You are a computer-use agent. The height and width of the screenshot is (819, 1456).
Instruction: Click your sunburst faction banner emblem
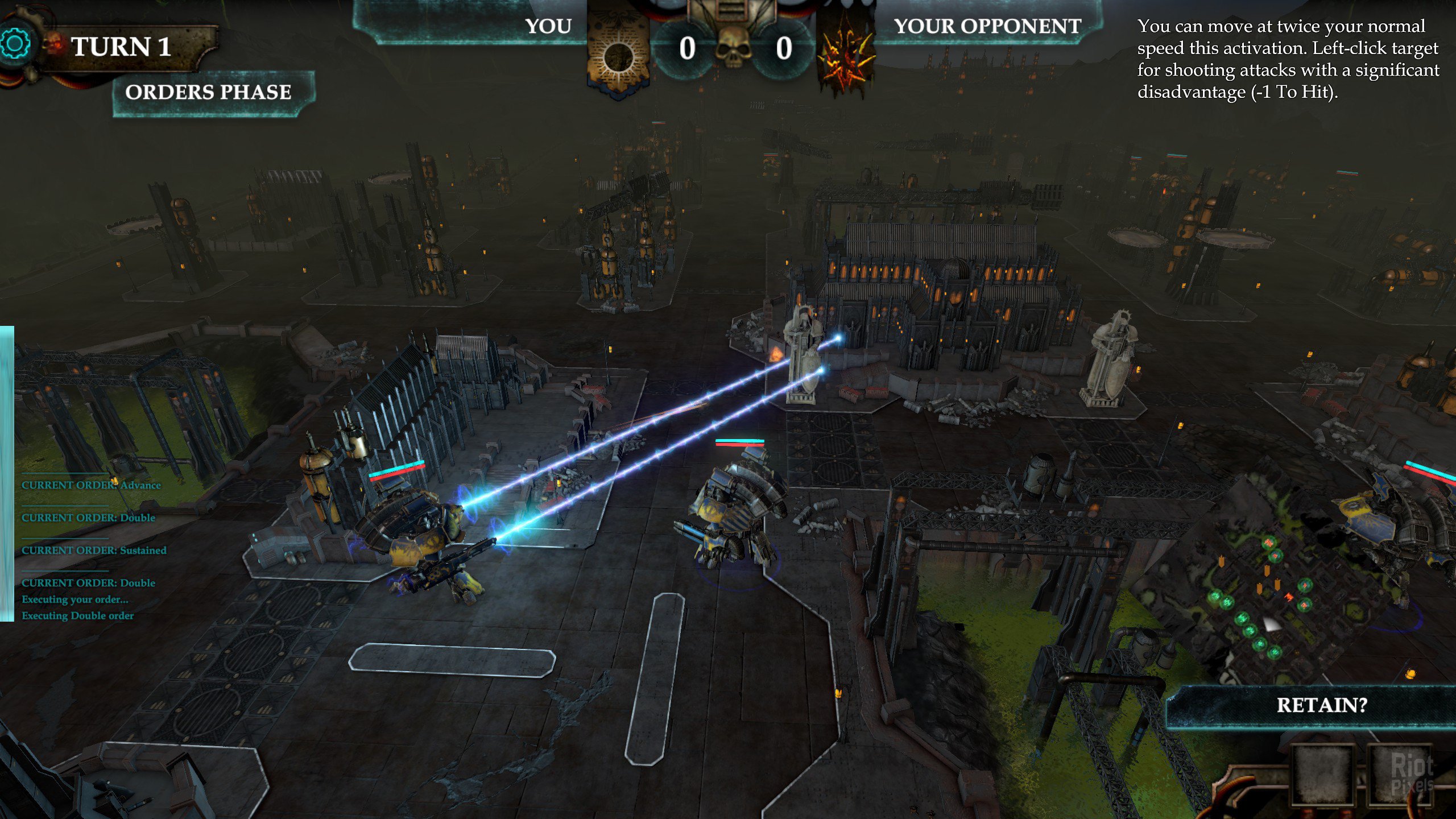pyautogui.click(x=618, y=55)
